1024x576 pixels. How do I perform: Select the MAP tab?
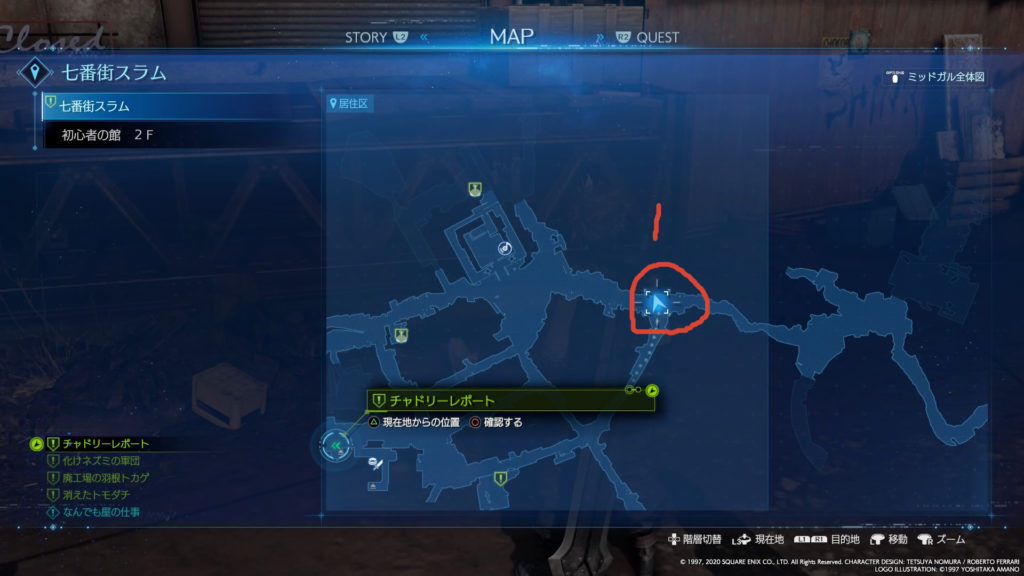tap(511, 37)
